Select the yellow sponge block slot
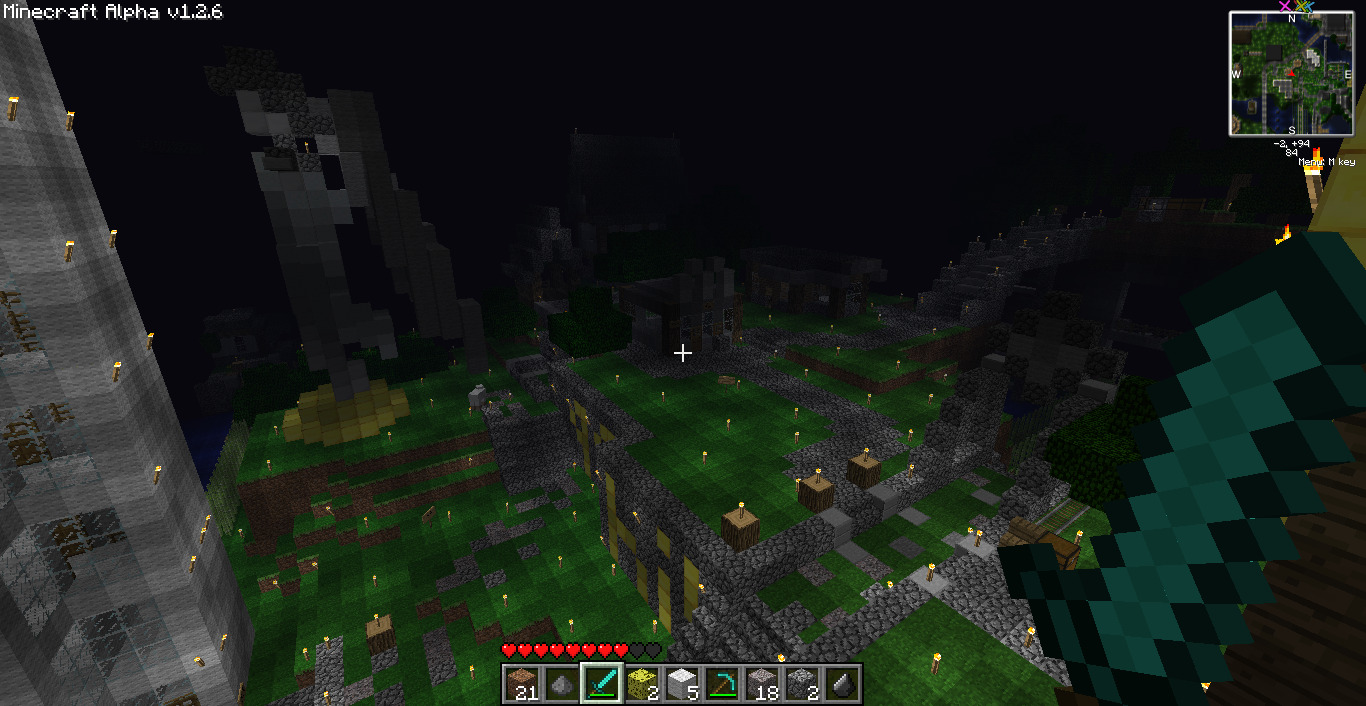1366x706 pixels. tap(642, 684)
